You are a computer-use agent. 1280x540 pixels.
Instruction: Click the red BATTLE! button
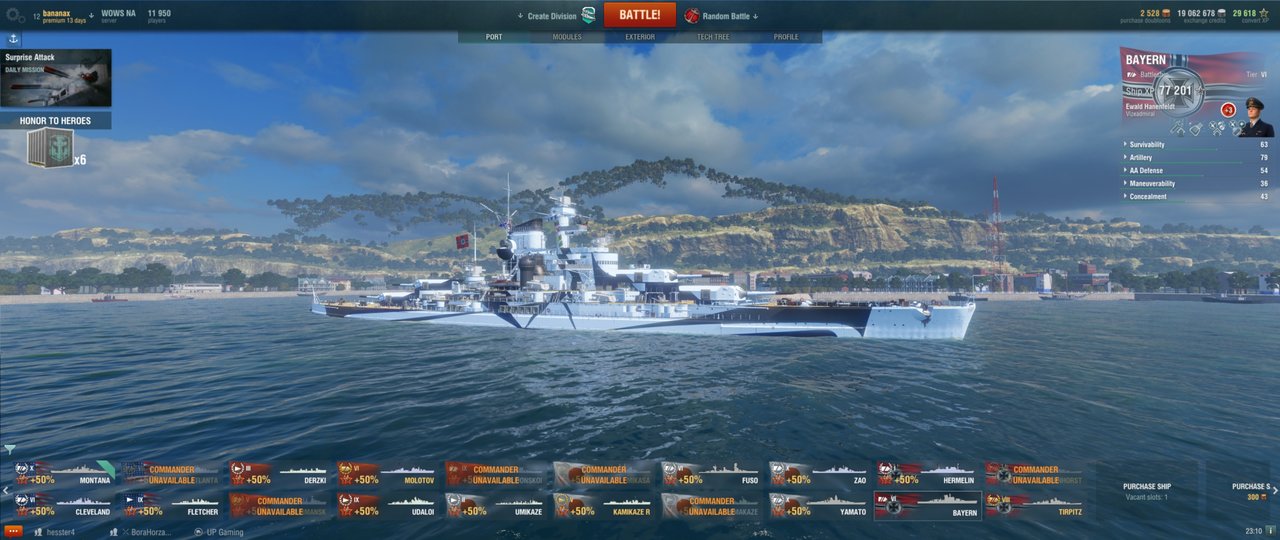pyautogui.click(x=639, y=15)
